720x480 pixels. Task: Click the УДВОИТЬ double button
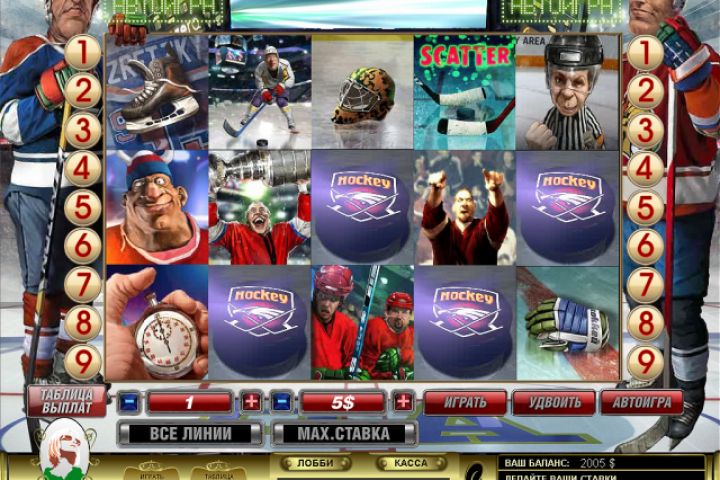coord(553,402)
